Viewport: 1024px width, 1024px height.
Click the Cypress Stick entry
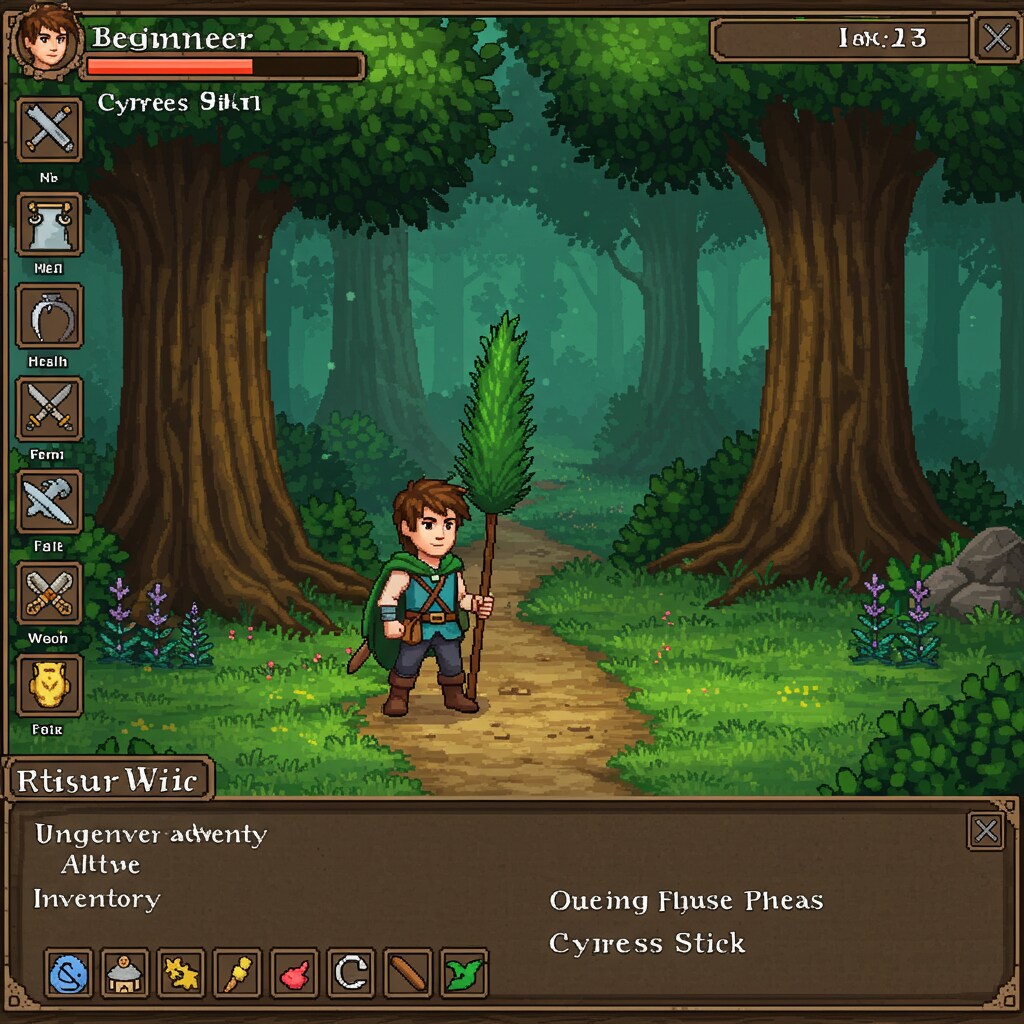tap(647, 943)
